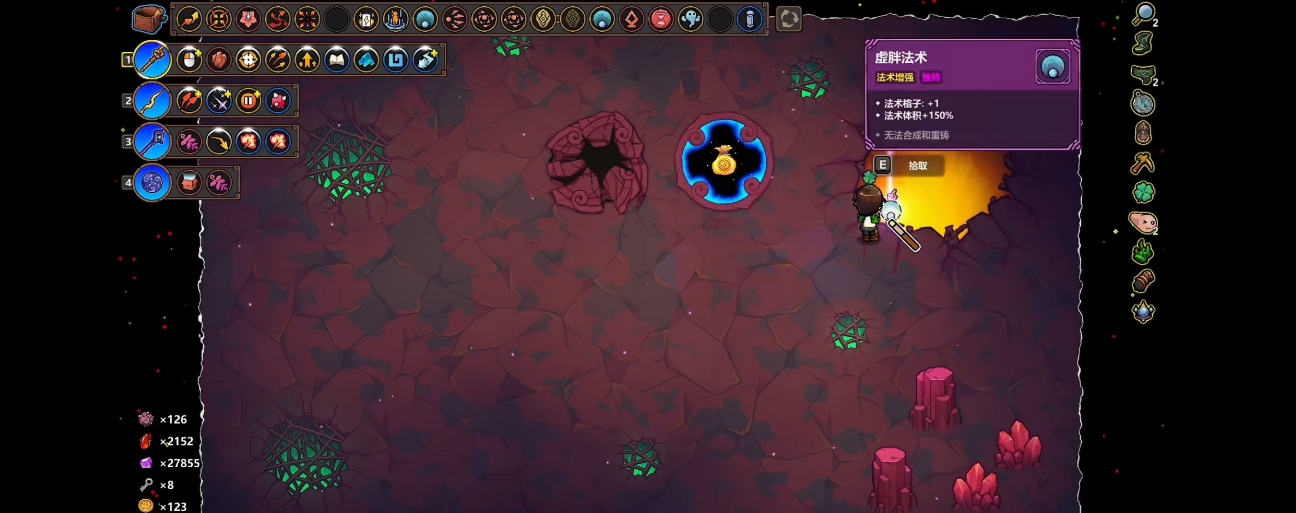
Task: Click the four-leaf clover relic
Action: [1143, 191]
